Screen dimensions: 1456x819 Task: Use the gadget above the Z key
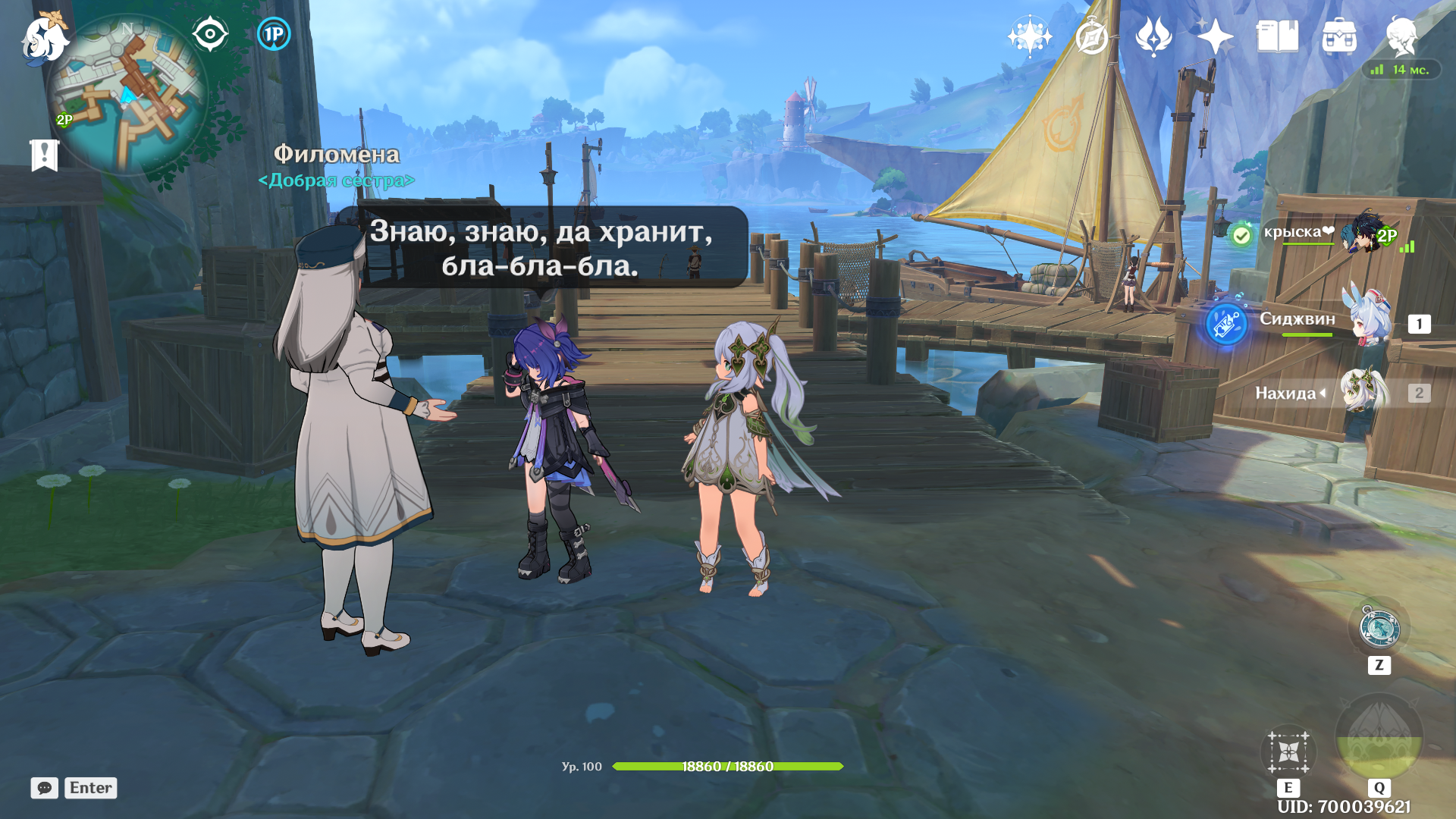(x=1379, y=629)
